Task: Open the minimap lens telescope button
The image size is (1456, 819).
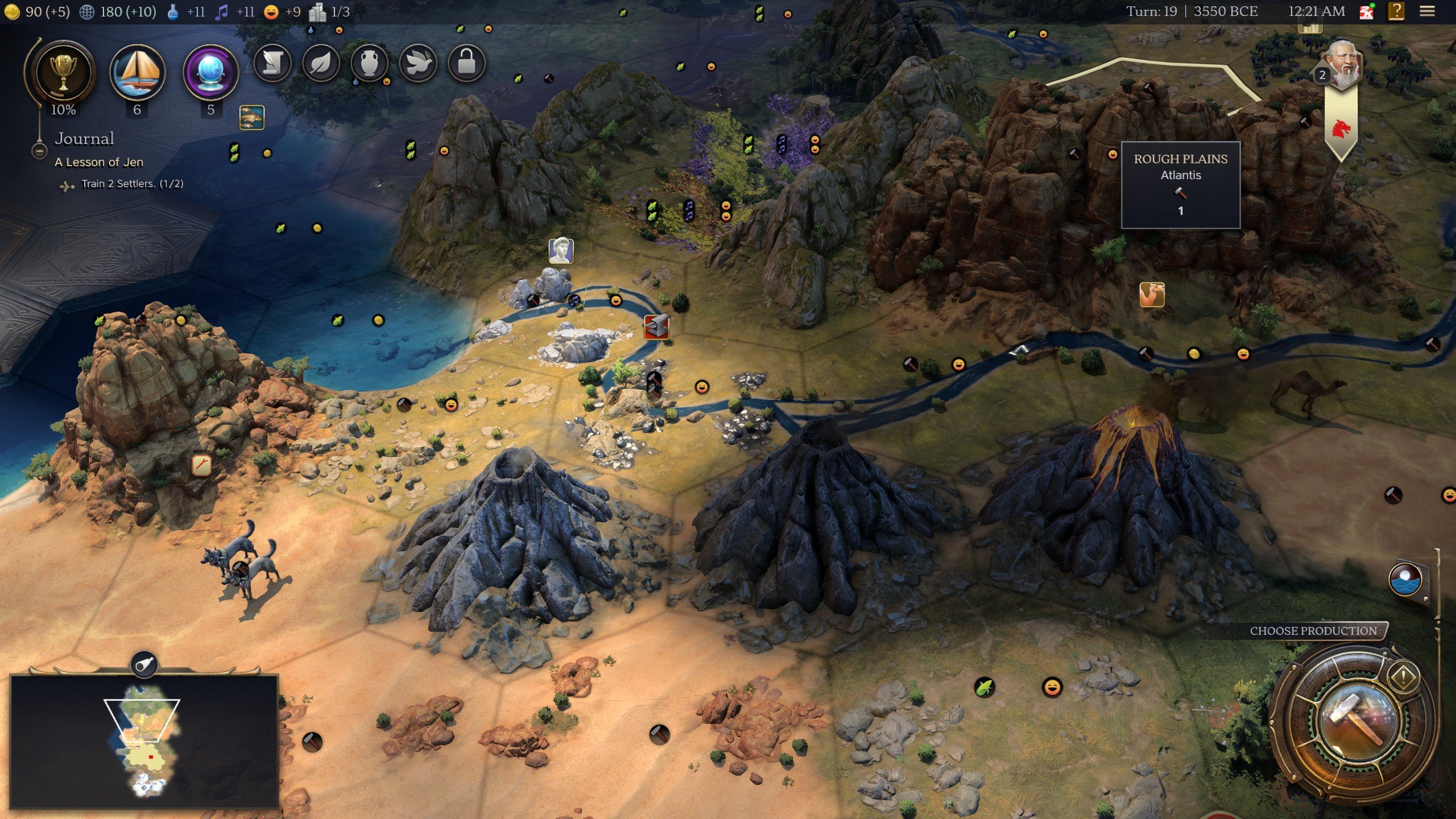Action: [x=144, y=664]
